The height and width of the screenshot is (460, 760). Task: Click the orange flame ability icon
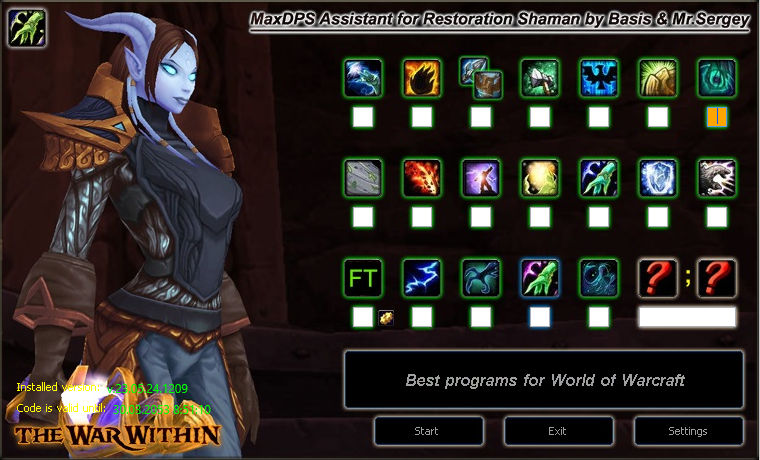coord(422,77)
